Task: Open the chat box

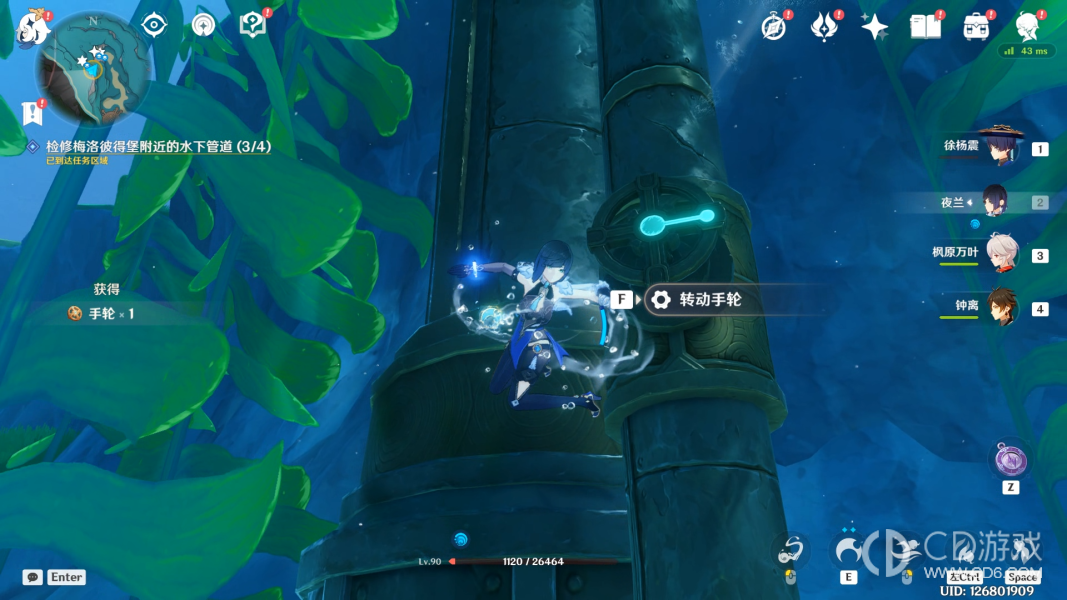Action: tap(33, 577)
